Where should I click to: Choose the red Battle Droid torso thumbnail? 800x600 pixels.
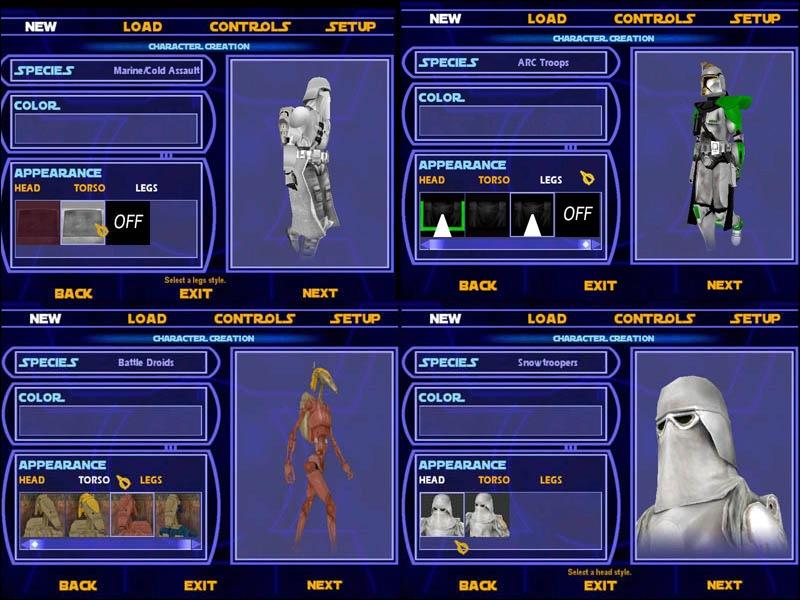132,514
